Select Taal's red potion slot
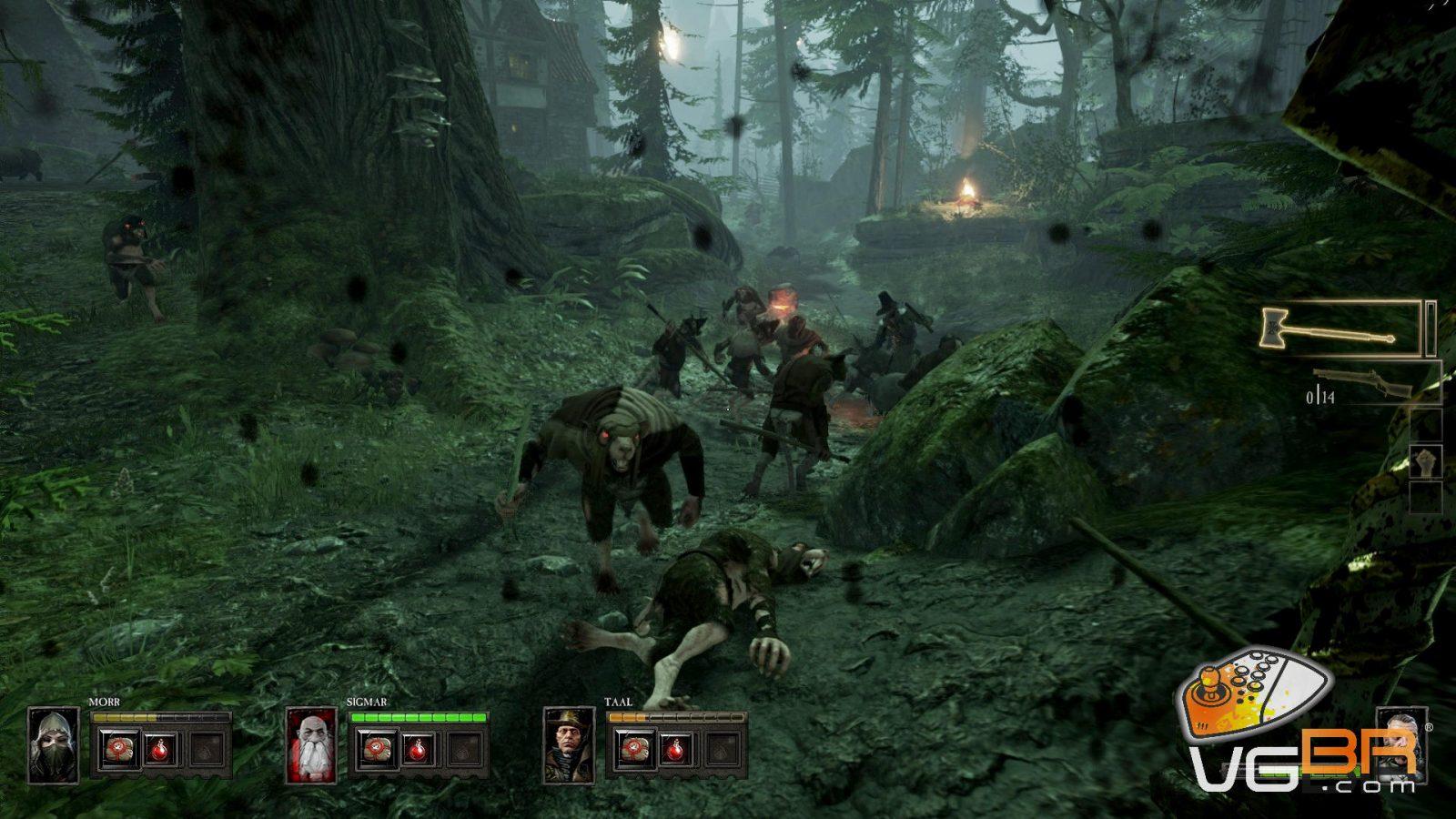The image size is (1456, 819). pos(675,749)
